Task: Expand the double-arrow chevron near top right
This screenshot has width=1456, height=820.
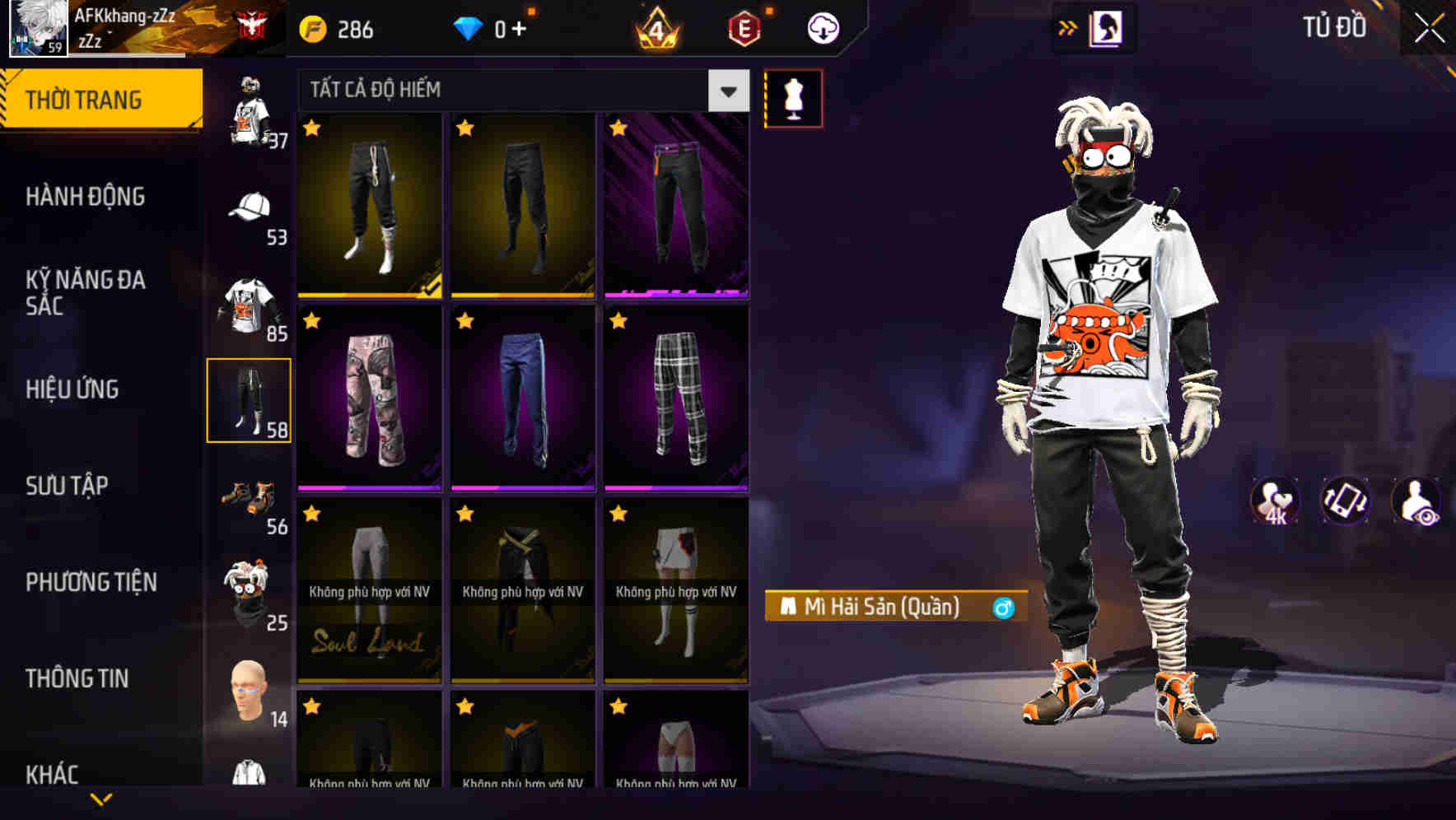Action: [x=1068, y=27]
